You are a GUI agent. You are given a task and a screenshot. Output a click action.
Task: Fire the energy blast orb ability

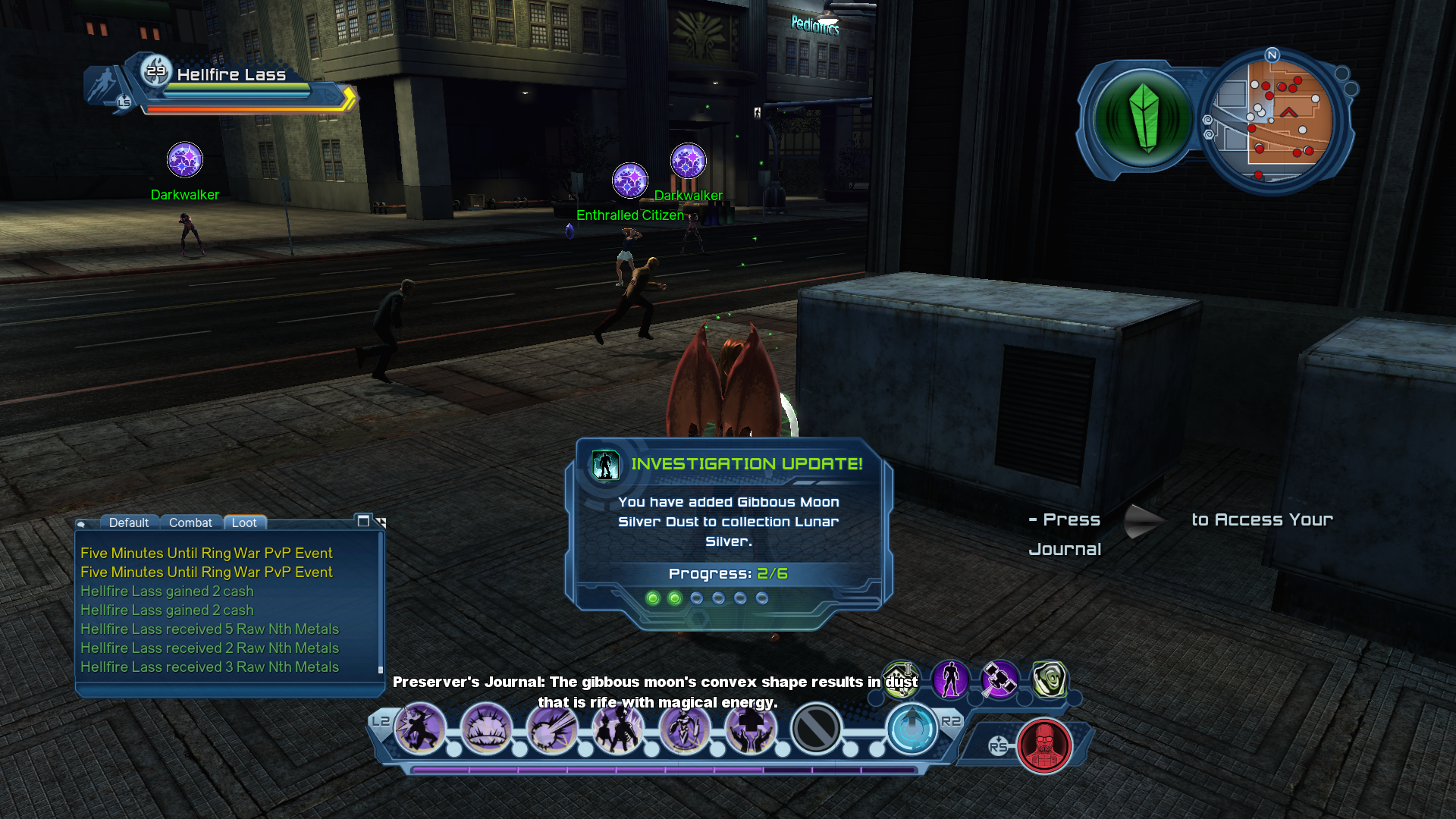552,730
